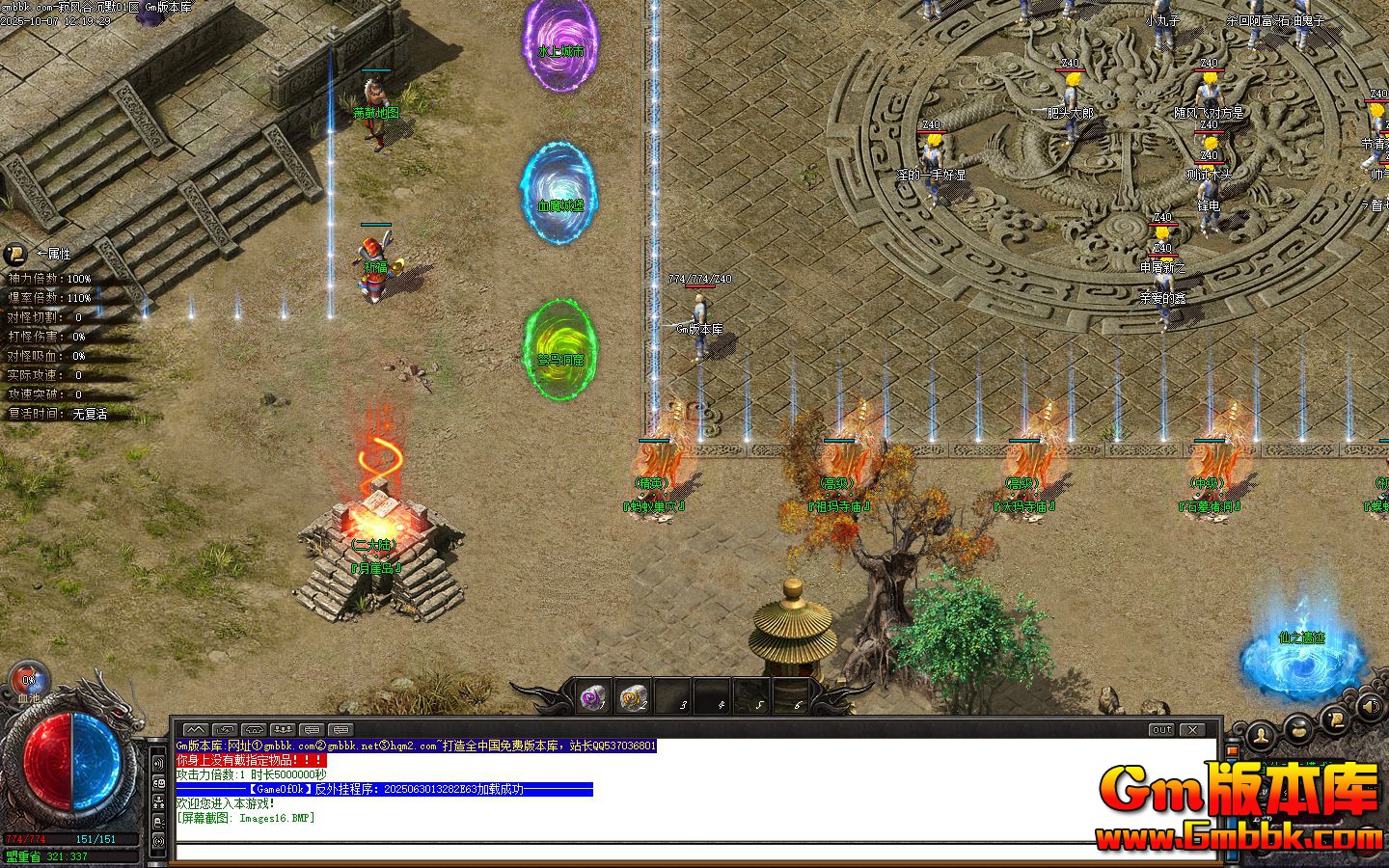The height and width of the screenshot is (868, 1389).
Task: Click the topmost chat side button with sound waves
Action: click(158, 763)
